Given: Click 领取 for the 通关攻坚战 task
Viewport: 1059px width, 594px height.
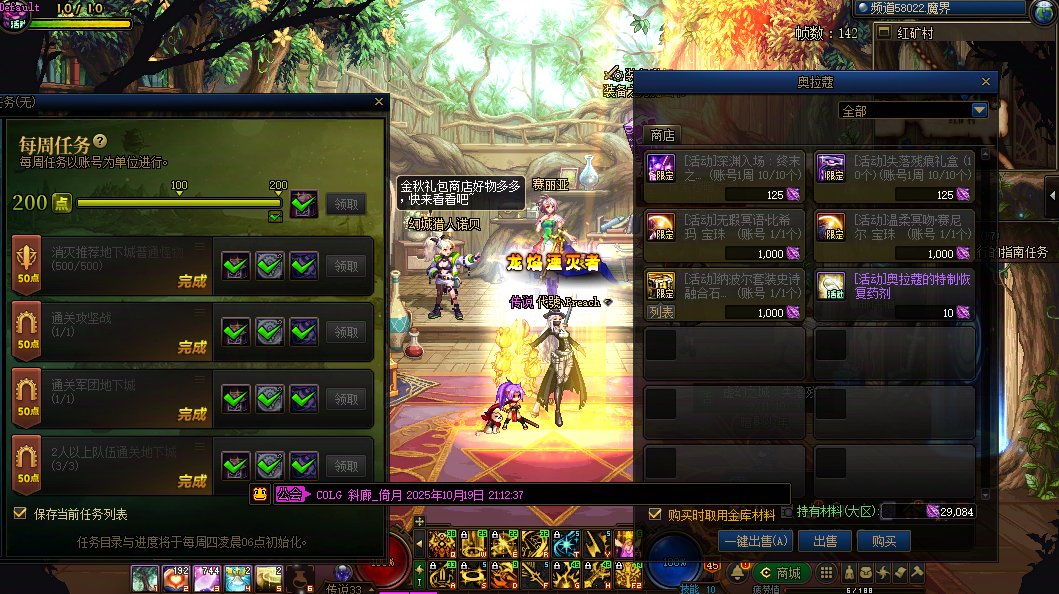Looking at the screenshot, I should point(345,332).
